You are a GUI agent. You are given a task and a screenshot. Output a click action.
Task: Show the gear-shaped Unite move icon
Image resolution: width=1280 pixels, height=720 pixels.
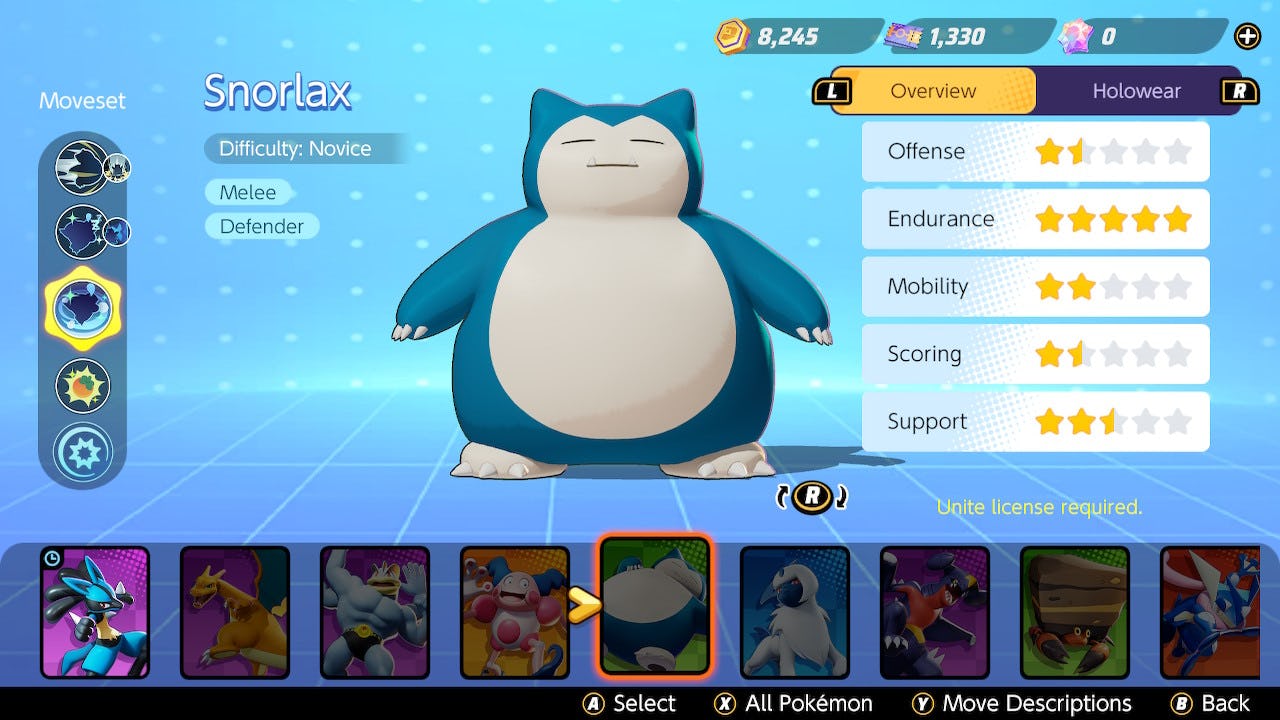(82, 452)
